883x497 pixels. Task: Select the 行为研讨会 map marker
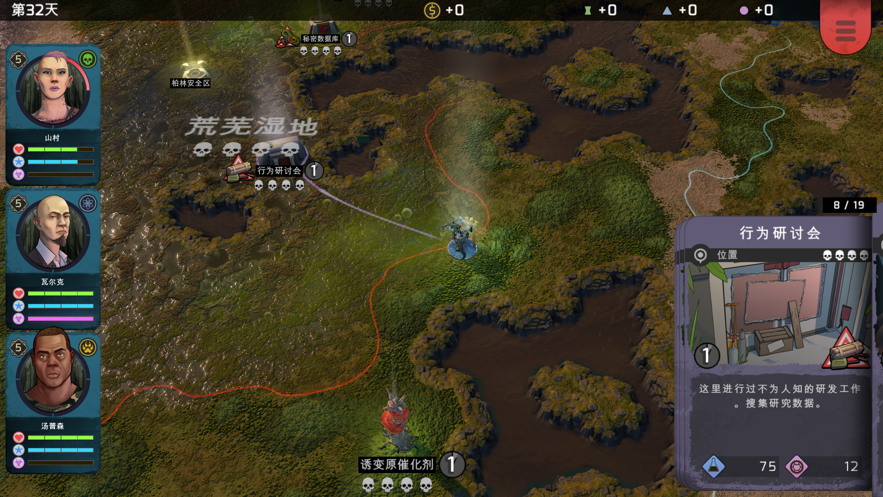[x=279, y=171]
